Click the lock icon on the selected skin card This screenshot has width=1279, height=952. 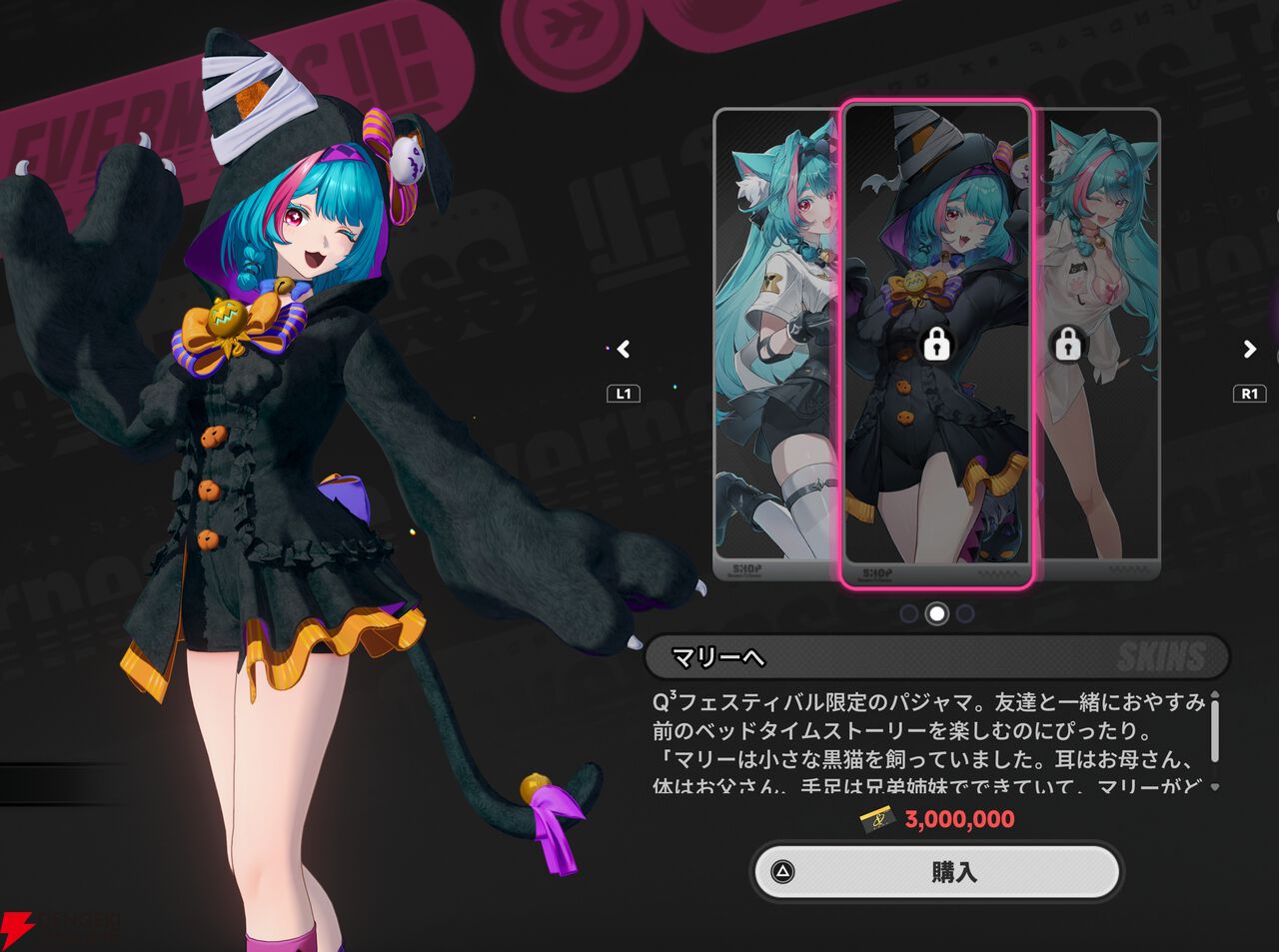[936, 347]
